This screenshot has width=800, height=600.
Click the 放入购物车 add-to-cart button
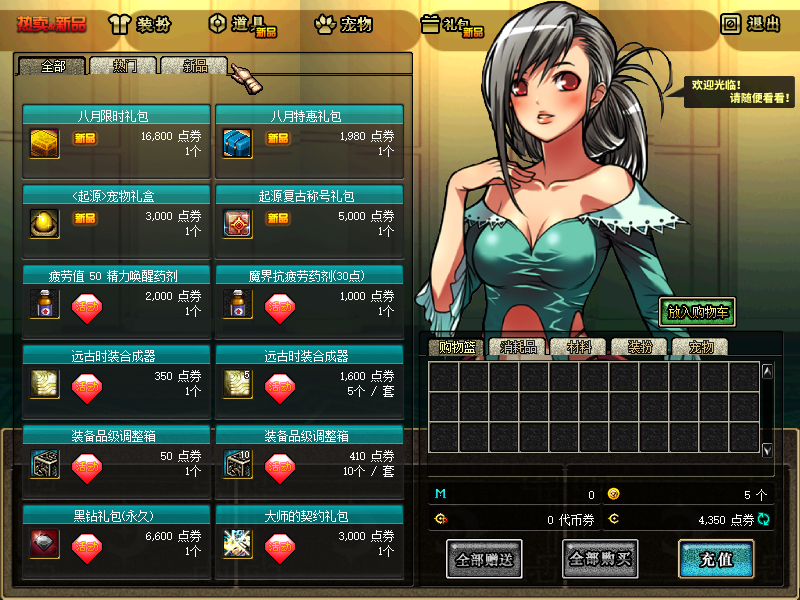tap(697, 312)
